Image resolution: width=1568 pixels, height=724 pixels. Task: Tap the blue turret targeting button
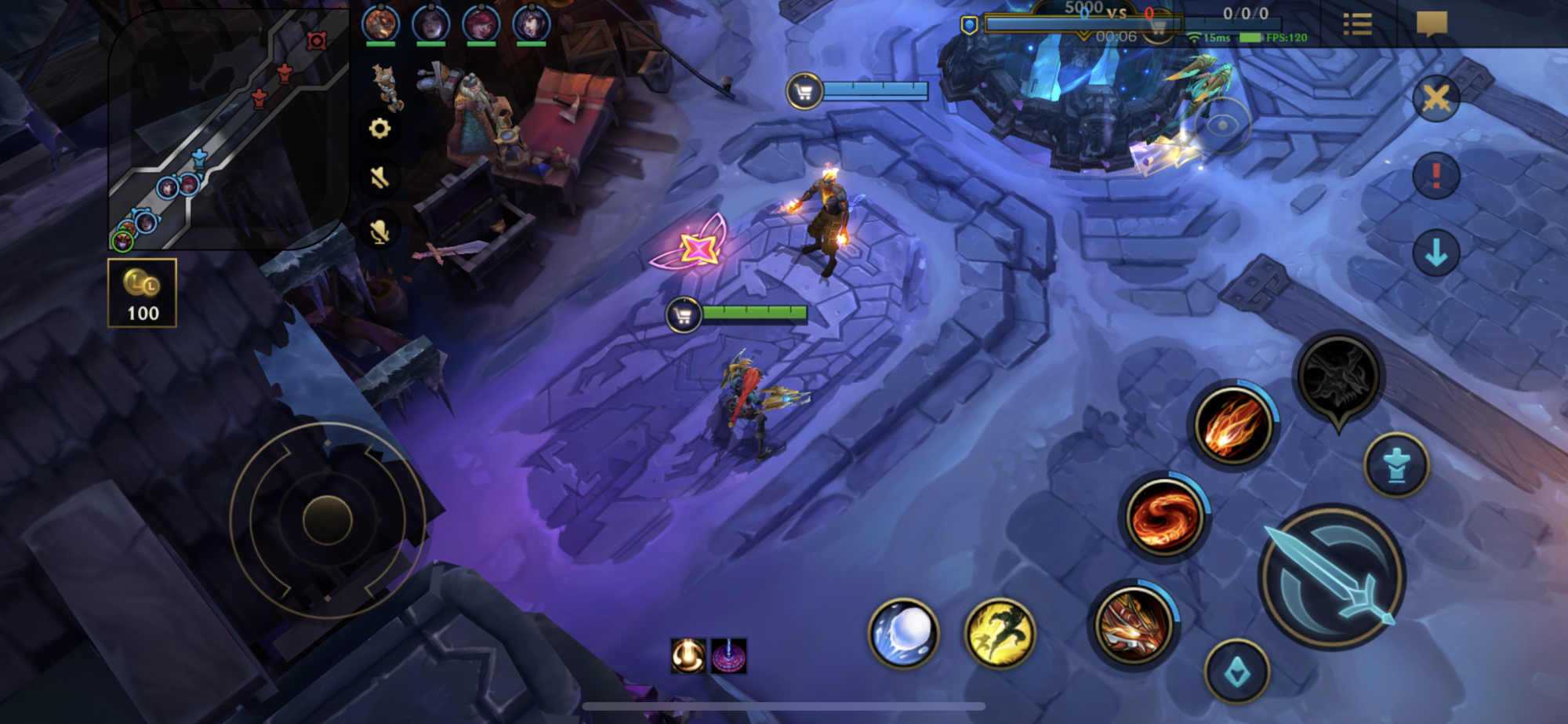click(x=1396, y=465)
